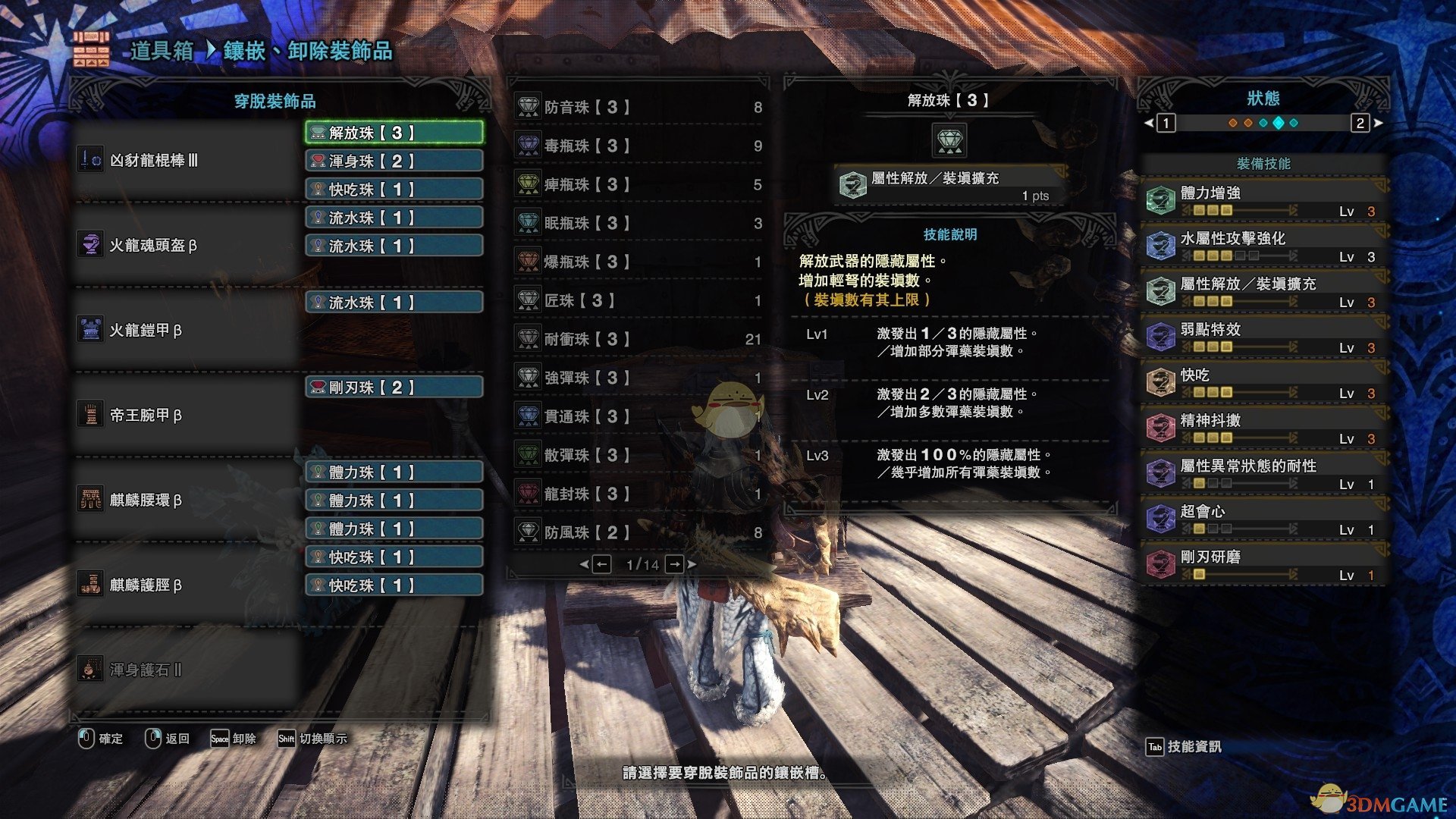Viewport: 1456px width, 819px height.
Task: Select 龍封珠【3】 from the list
Action: pyautogui.click(x=639, y=494)
